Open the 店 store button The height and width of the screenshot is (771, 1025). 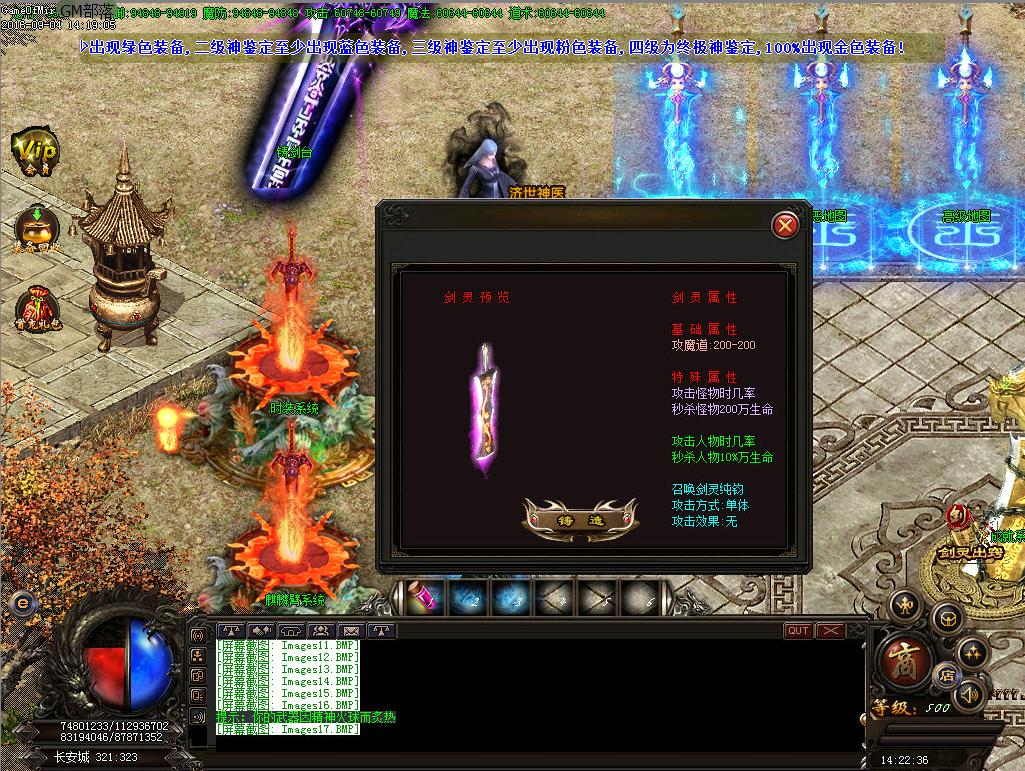[945, 675]
